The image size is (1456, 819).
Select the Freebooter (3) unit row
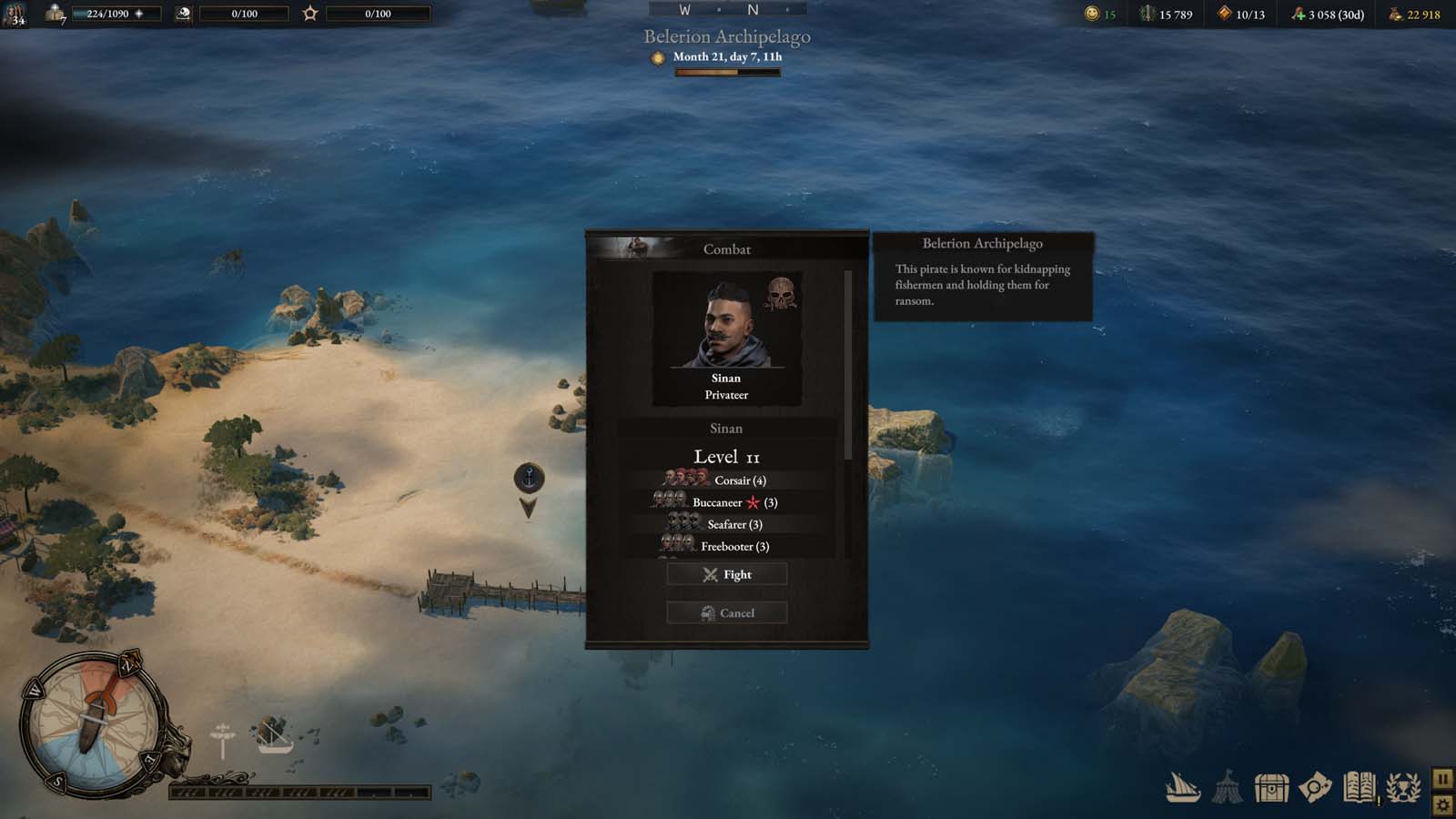pos(726,546)
